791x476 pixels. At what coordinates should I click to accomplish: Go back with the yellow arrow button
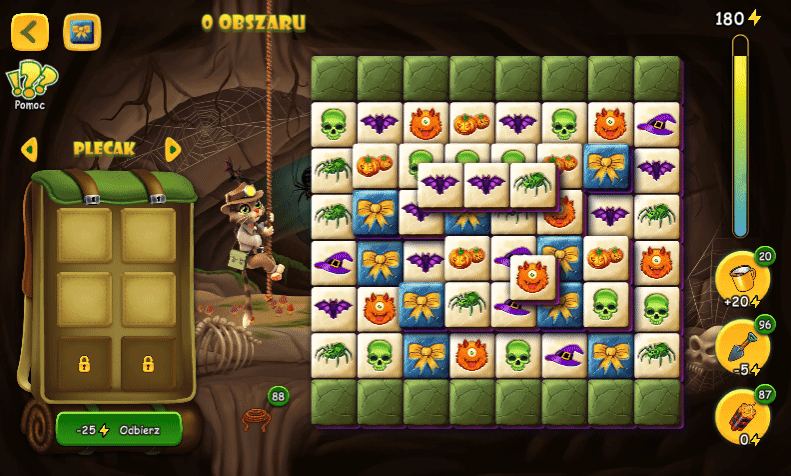tap(30, 32)
